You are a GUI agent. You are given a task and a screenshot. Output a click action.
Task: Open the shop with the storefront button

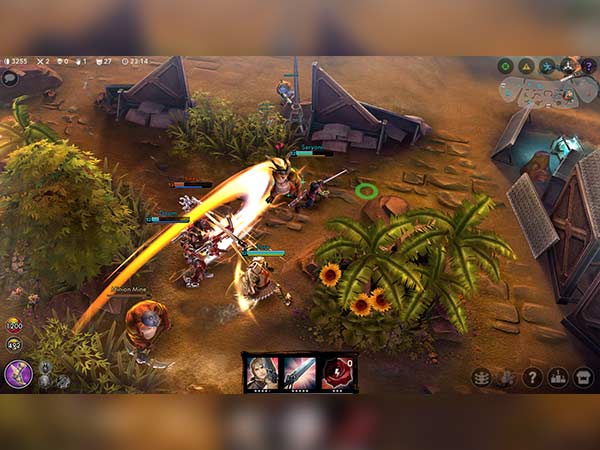click(x=584, y=377)
